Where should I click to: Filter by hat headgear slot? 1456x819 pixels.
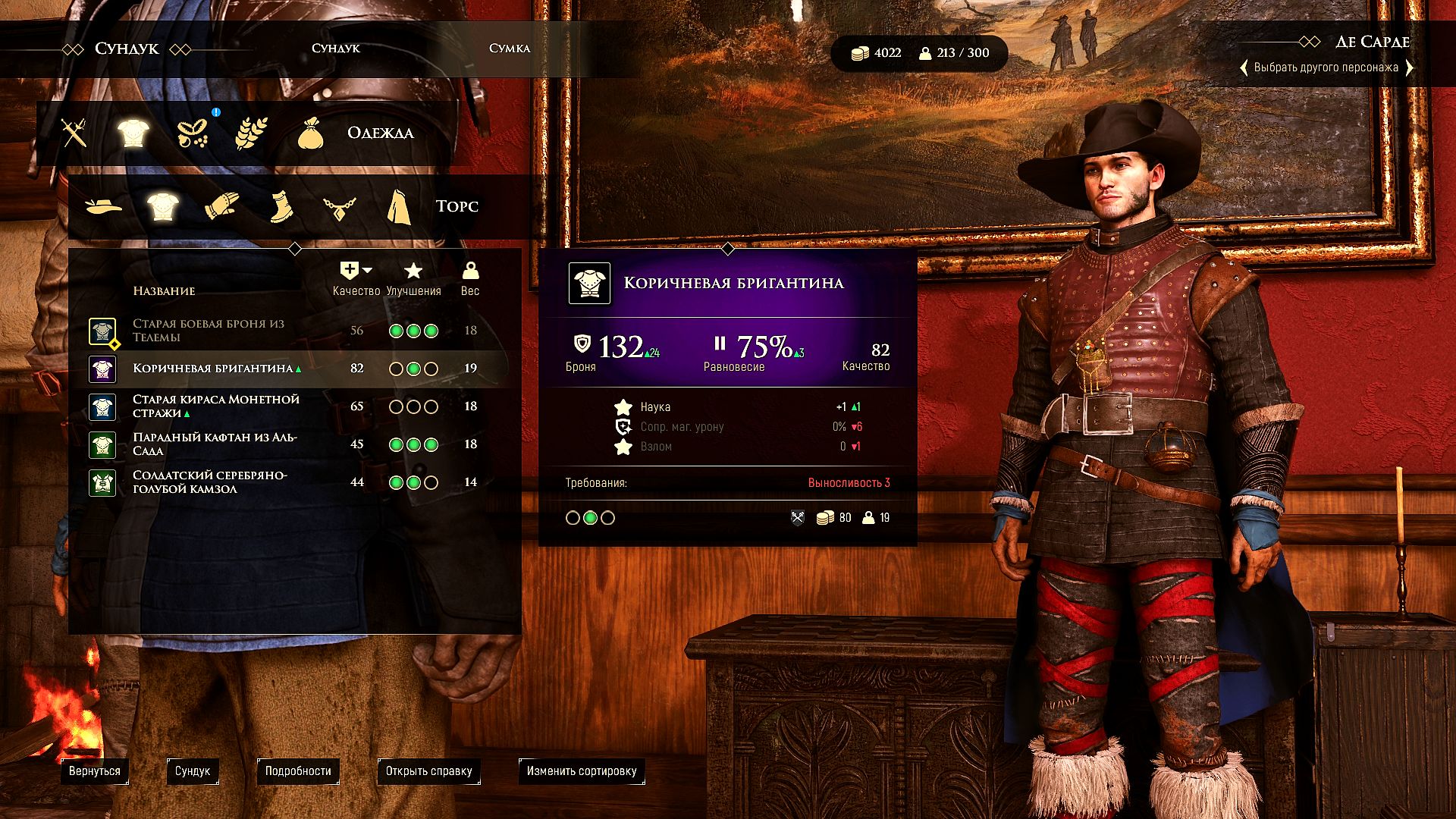(104, 206)
